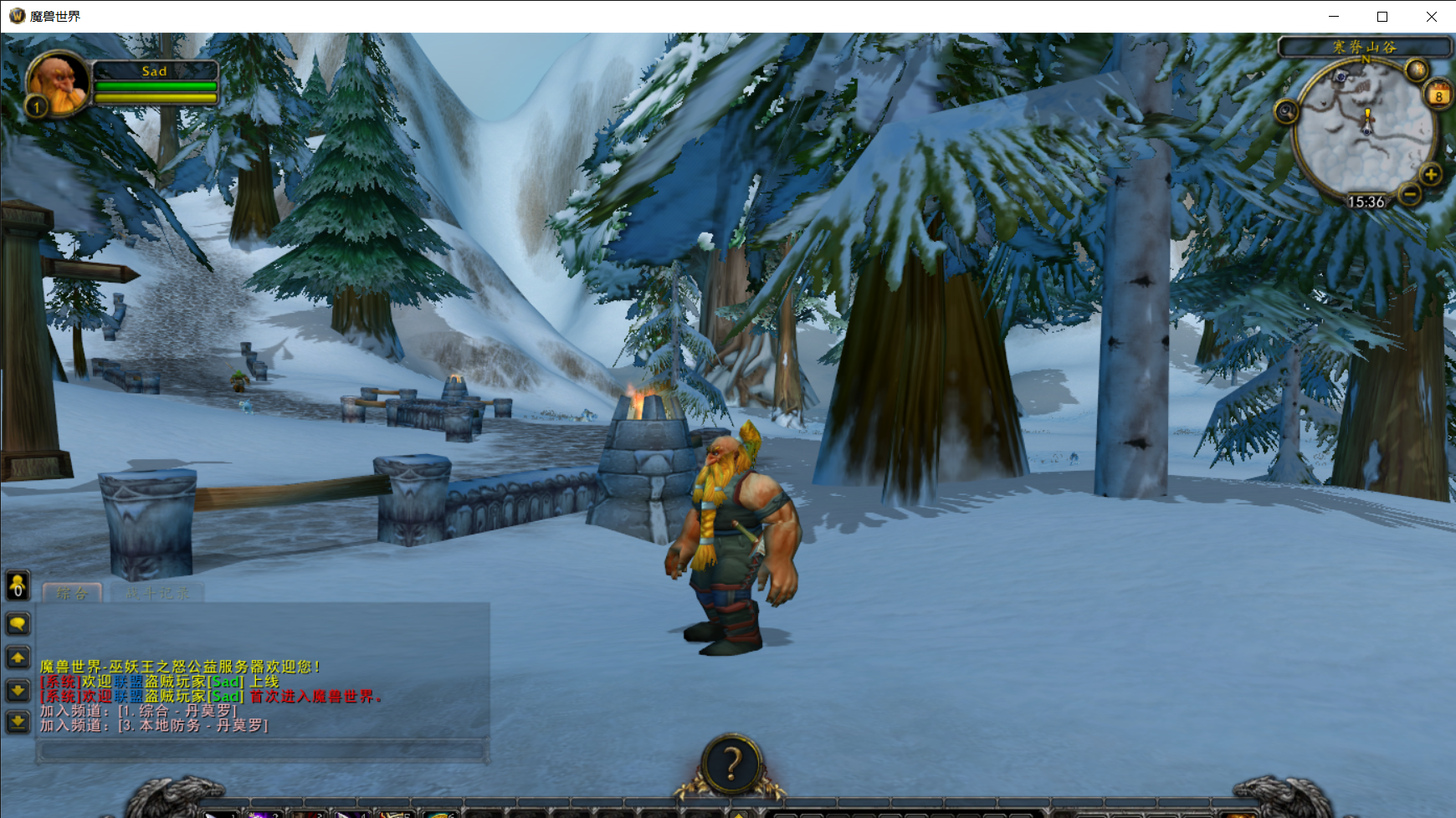Switch to the 战斗记录 combat log tab
This screenshot has width=1456, height=818.
click(157, 593)
